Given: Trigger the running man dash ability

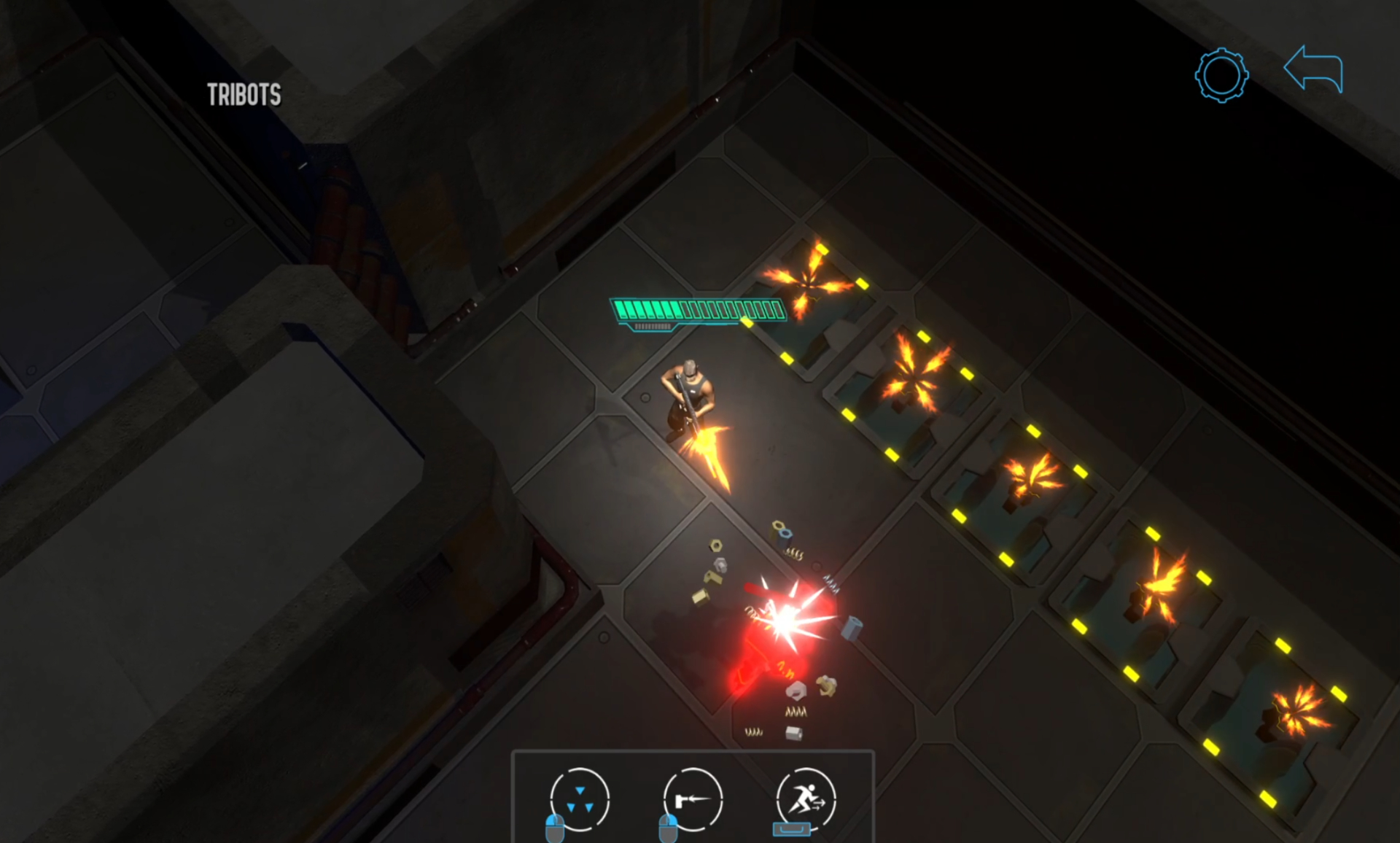Looking at the screenshot, I should pyautogui.click(x=806, y=799).
